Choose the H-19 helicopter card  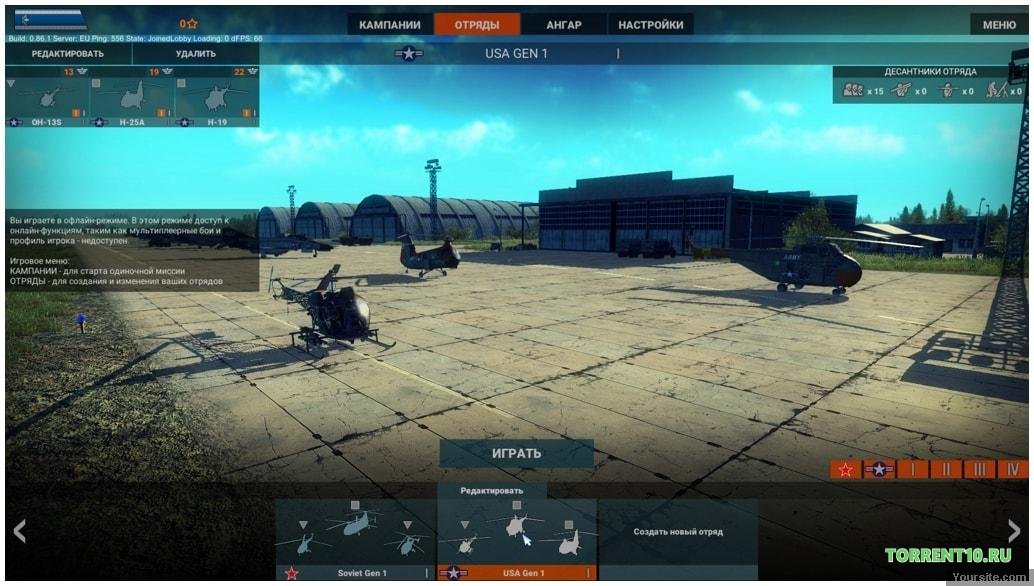(x=217, y=98)
